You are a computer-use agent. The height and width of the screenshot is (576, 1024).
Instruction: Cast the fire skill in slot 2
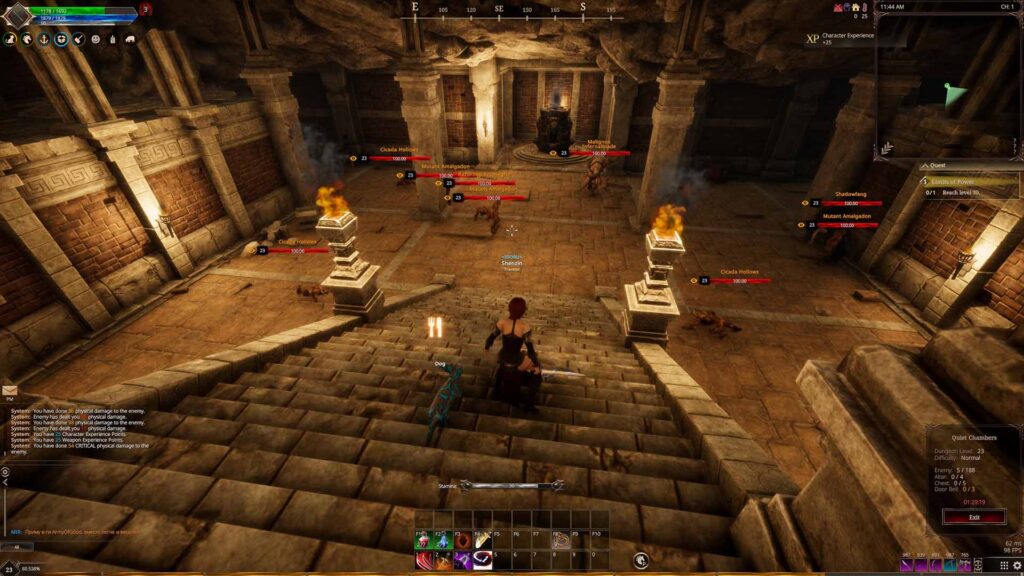(442, 563)
